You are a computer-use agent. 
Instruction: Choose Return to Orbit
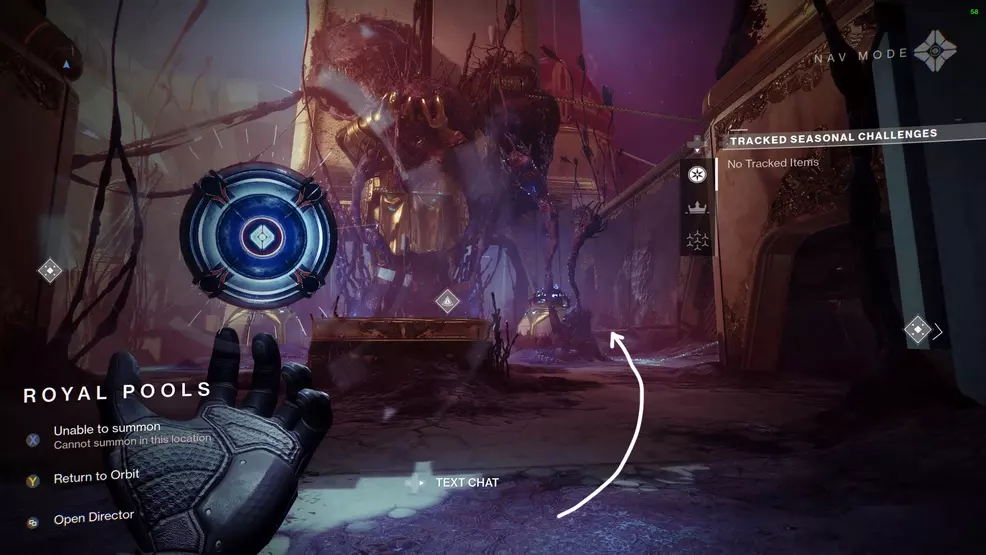click(96, 478)
